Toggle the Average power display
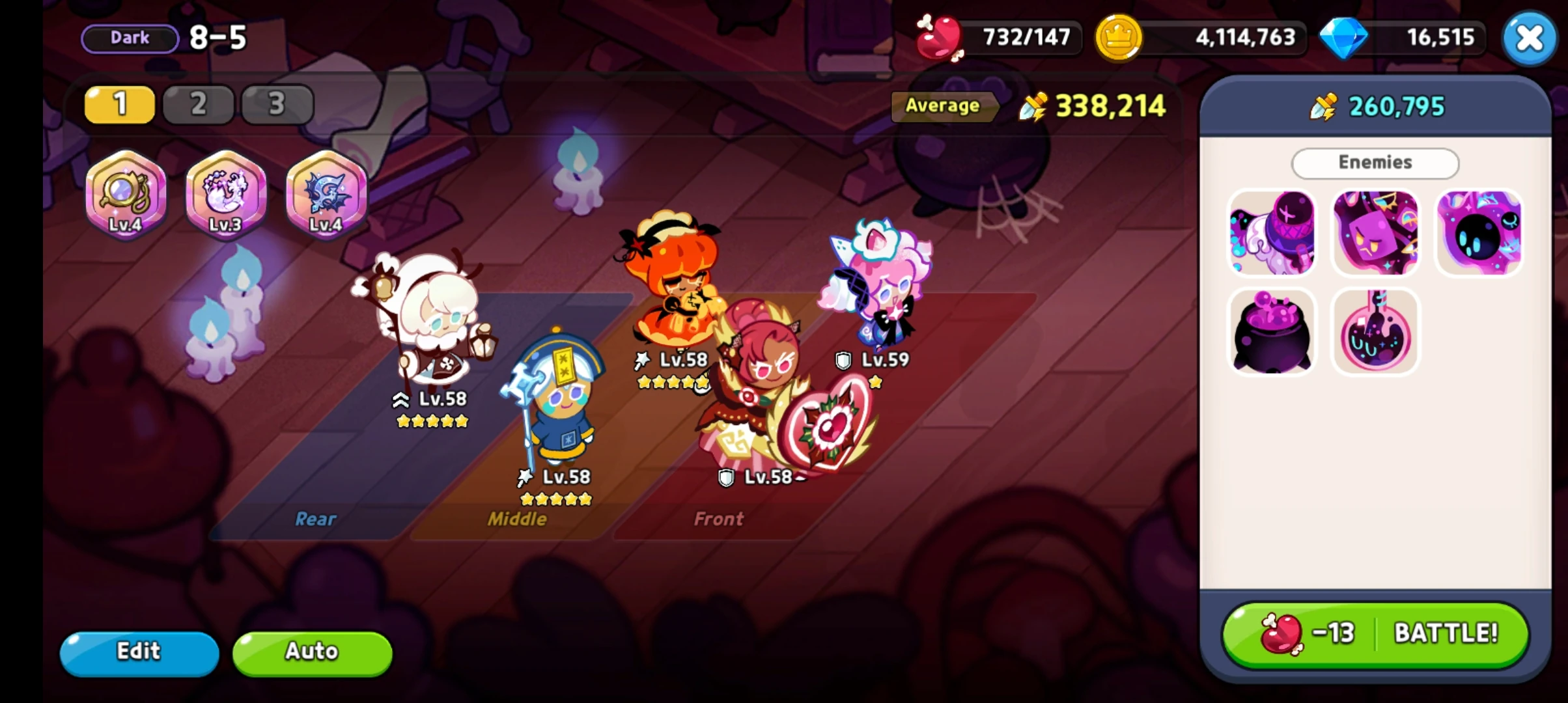1568x703 pixels. [945, 106]
